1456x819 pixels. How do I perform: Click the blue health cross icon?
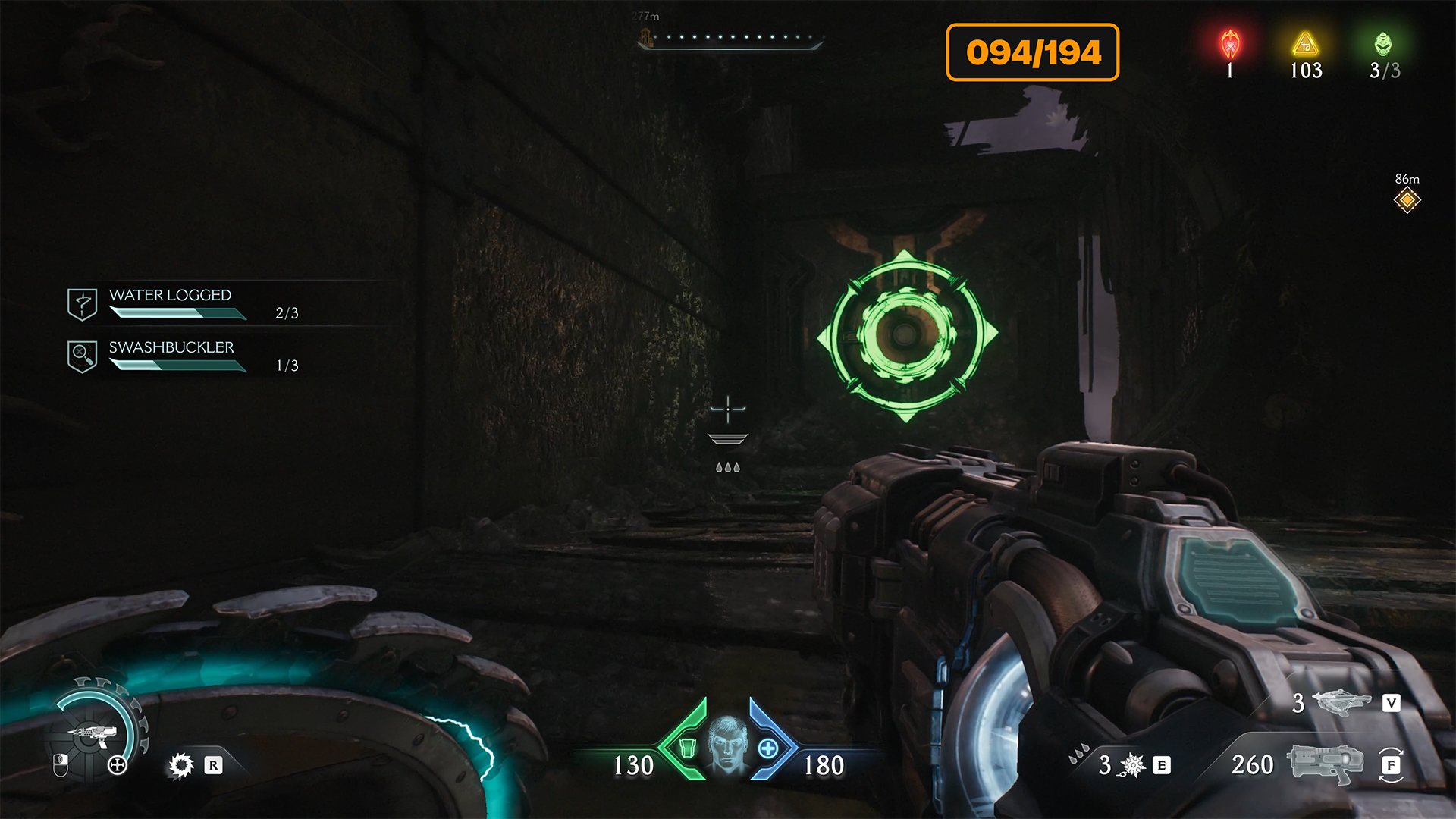(767, 748)
